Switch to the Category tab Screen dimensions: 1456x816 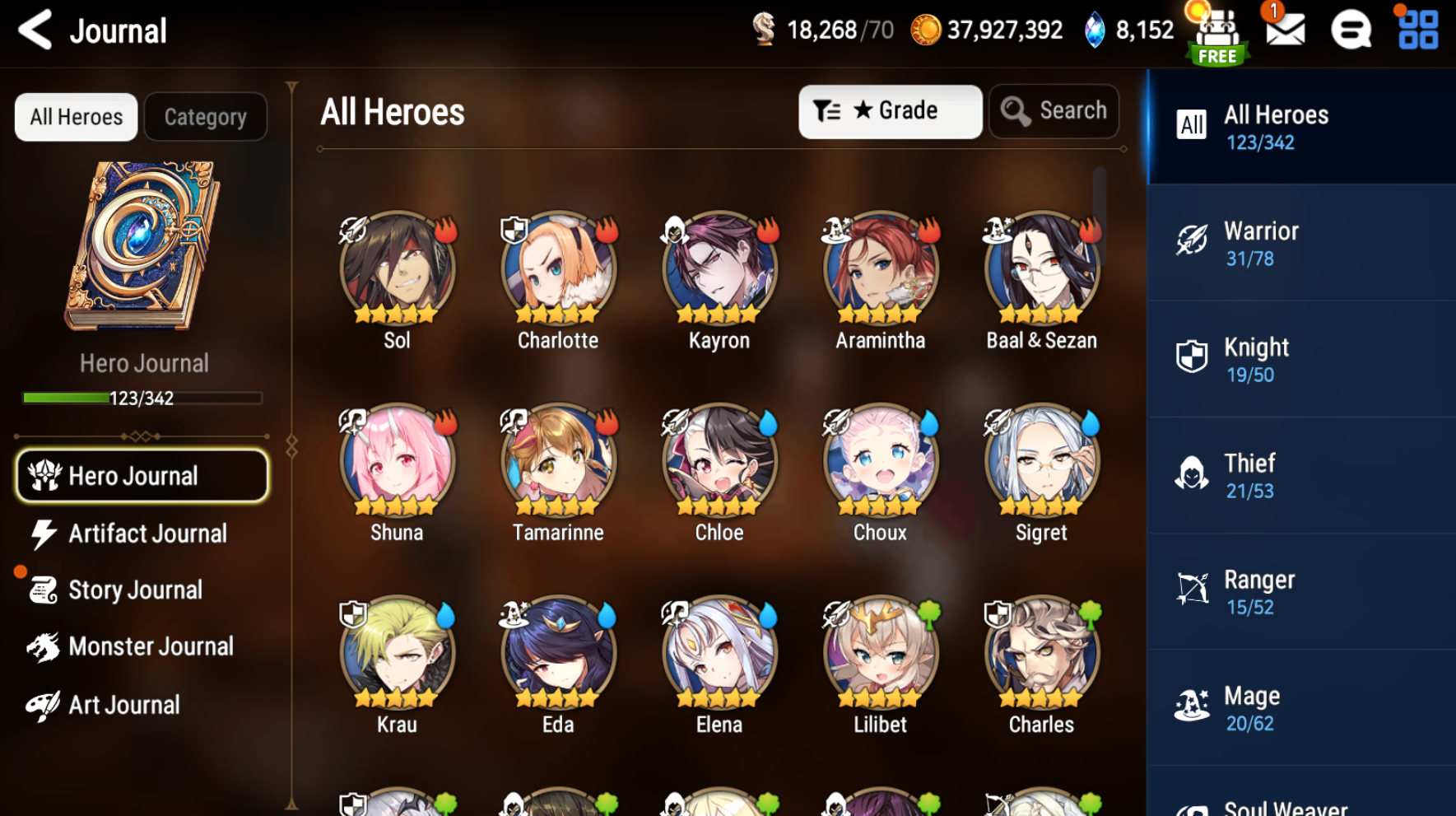(x=205, y=117)
